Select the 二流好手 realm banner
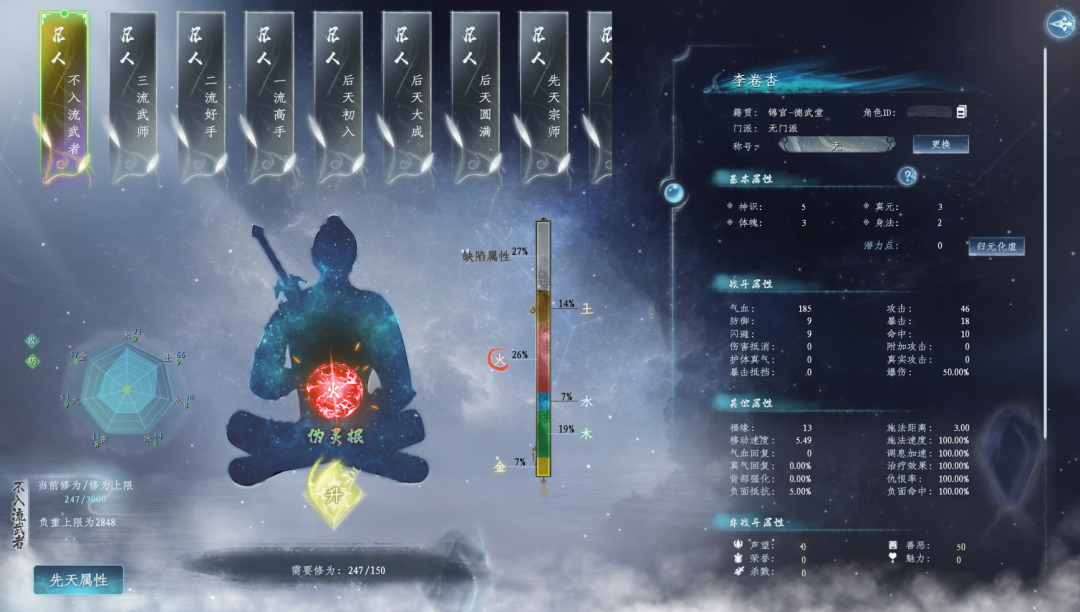 click(201, 97)
